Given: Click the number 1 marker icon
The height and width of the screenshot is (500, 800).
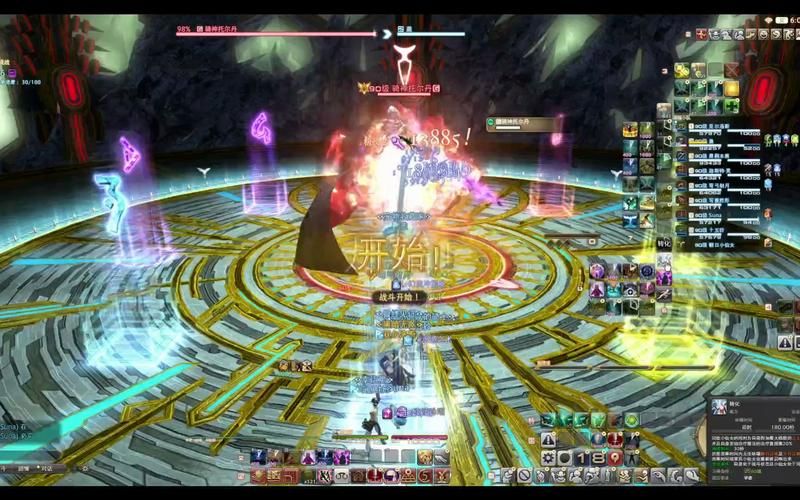Looking at the screenshot, I should click(x=582, y=457).
